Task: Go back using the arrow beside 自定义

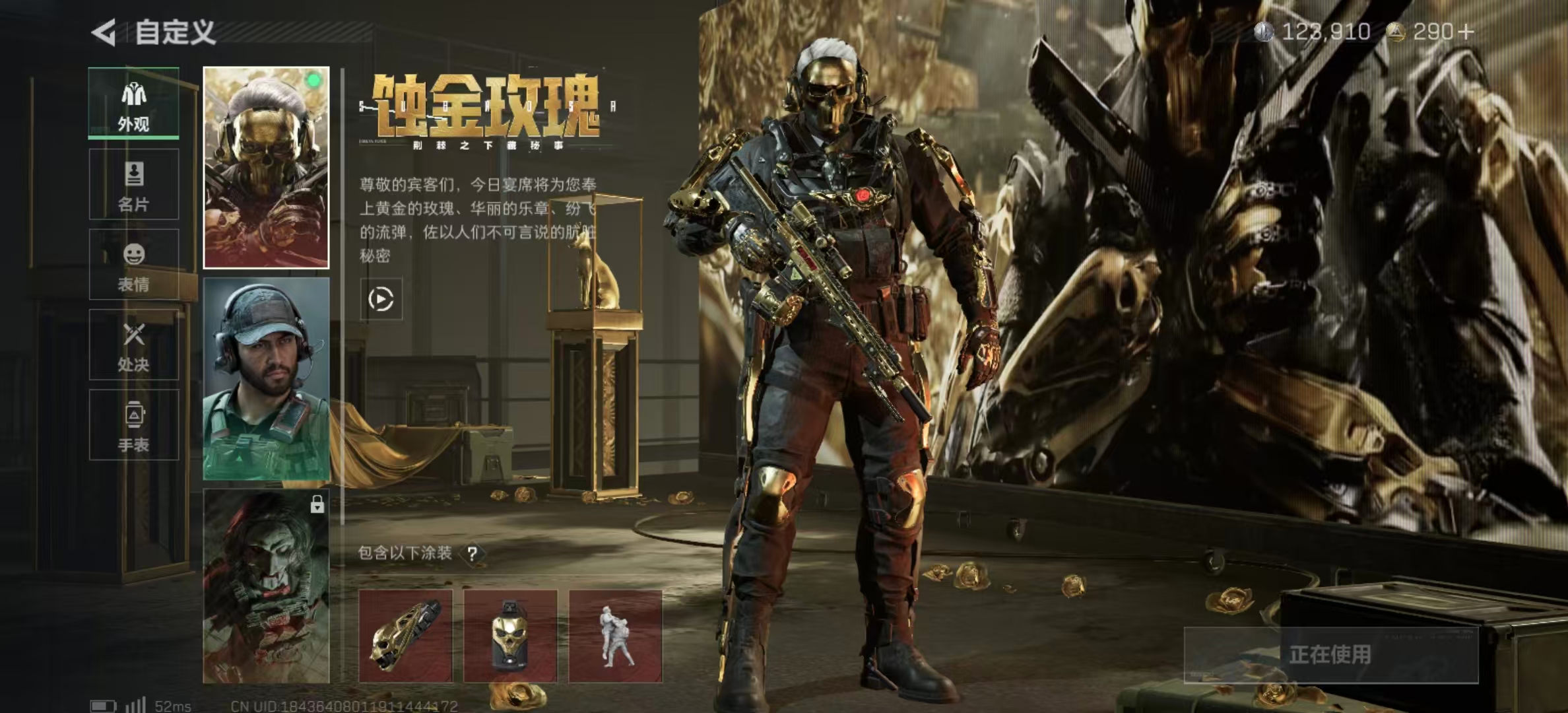Action: click(104, 32)
